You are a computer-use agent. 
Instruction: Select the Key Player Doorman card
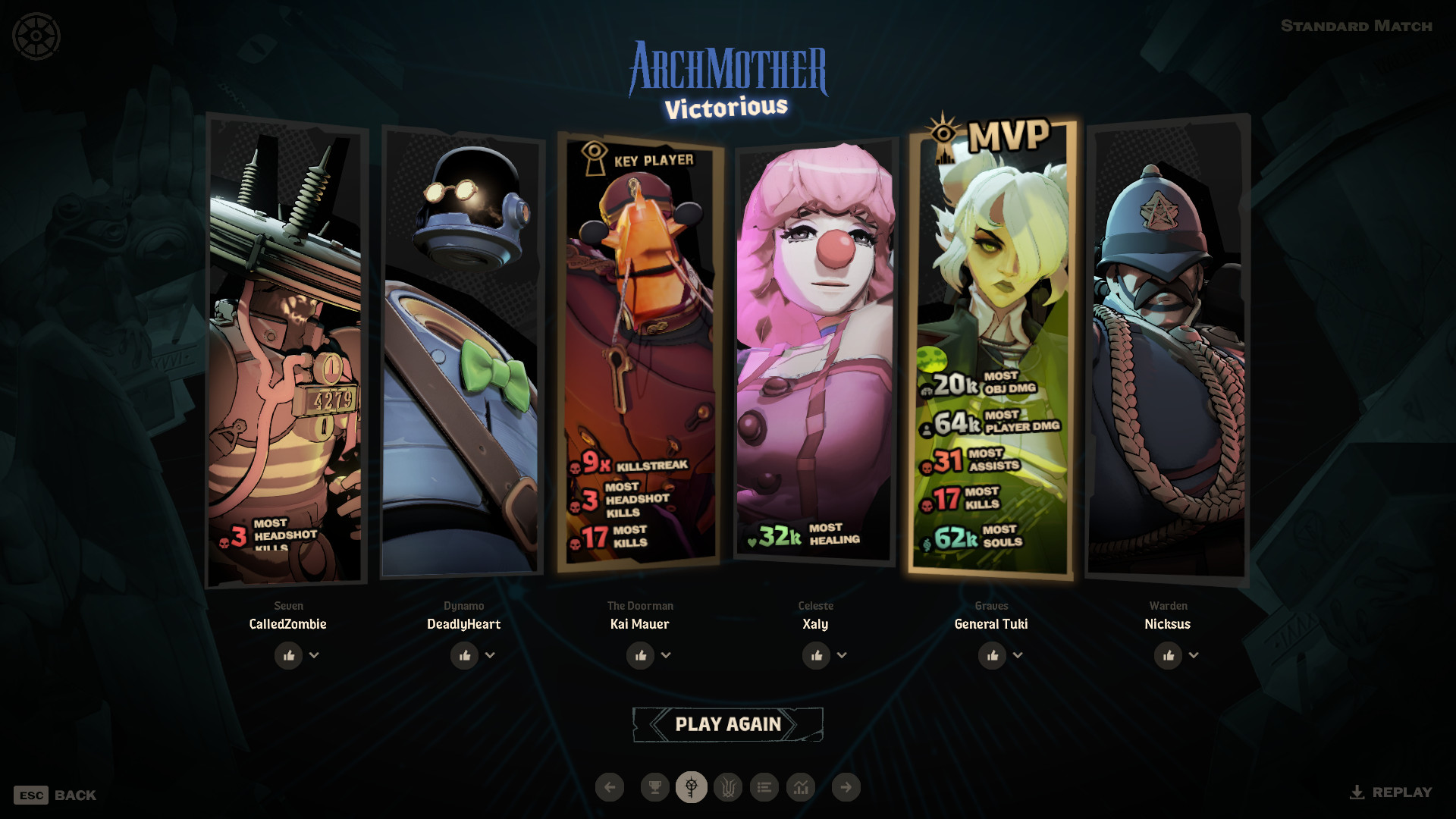(x=639, y=349)
